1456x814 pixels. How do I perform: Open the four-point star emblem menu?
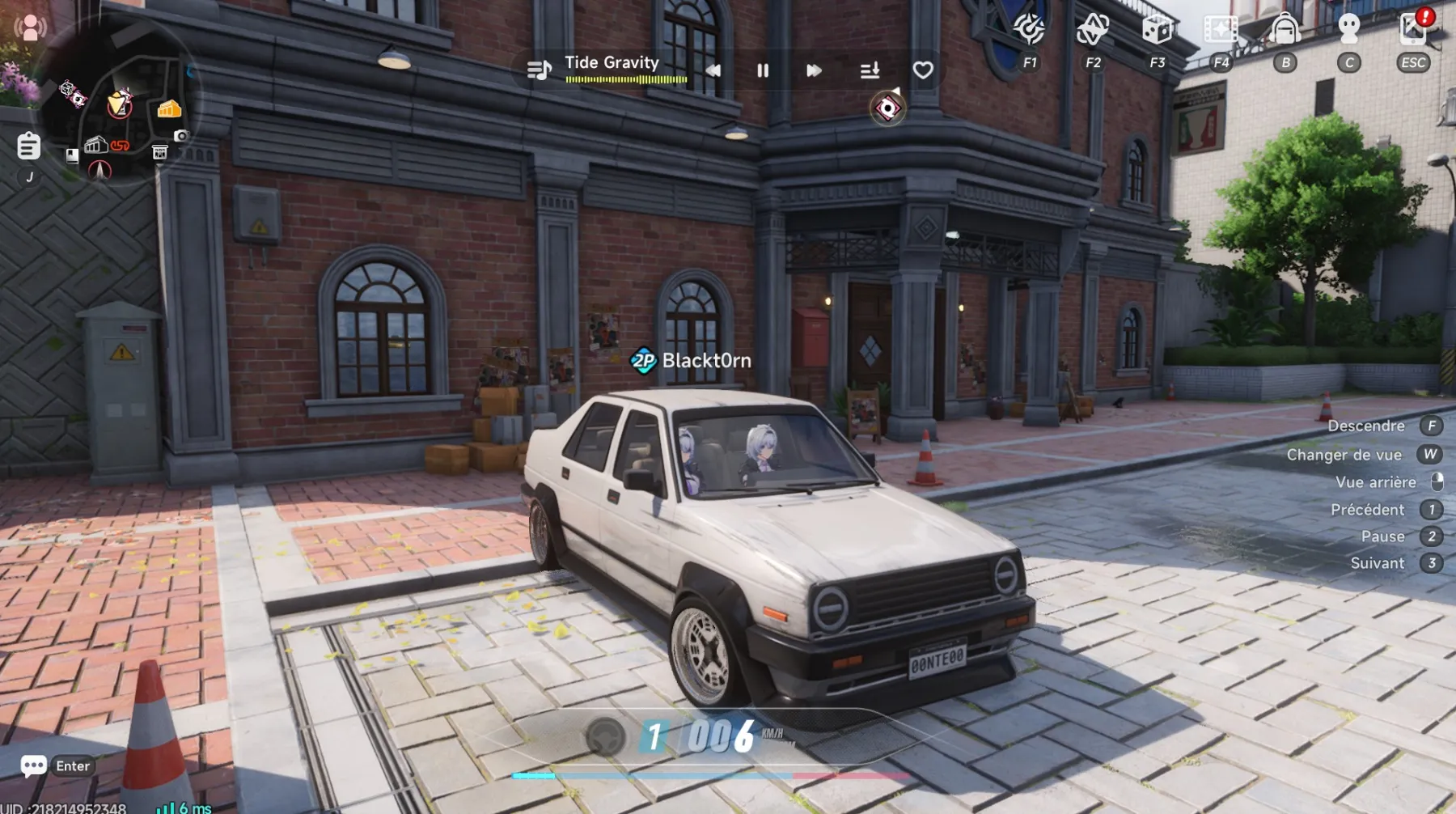coord(1092,29)
